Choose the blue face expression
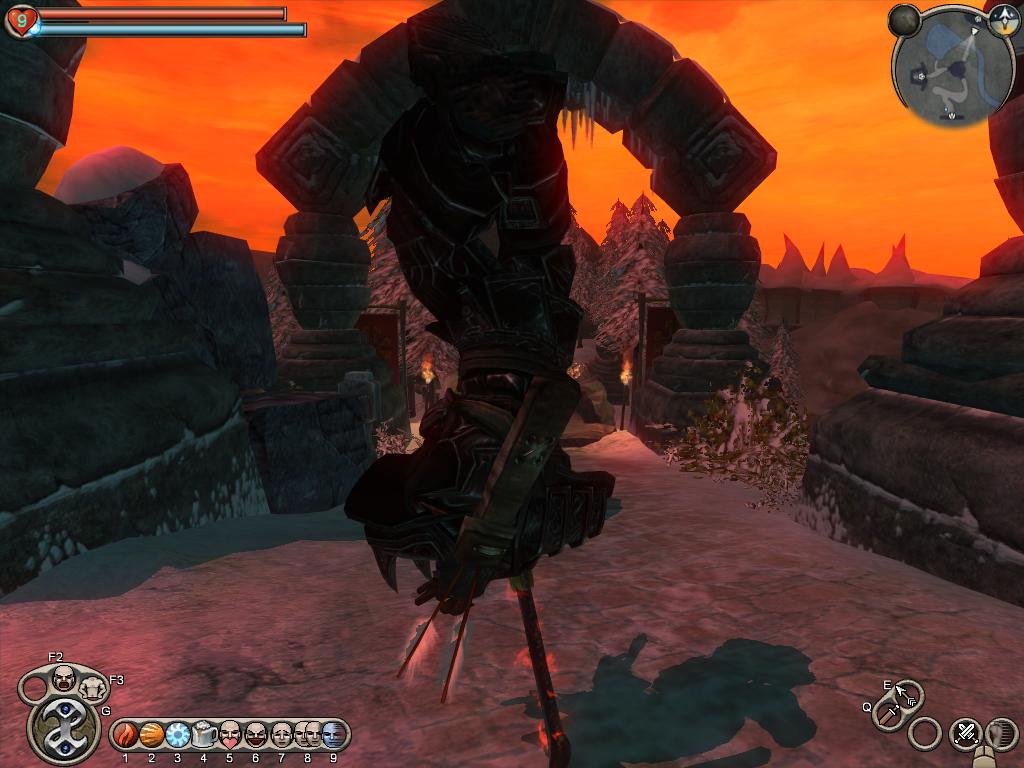The width and height of the screenshot is (1024, 768). (333, 735)
